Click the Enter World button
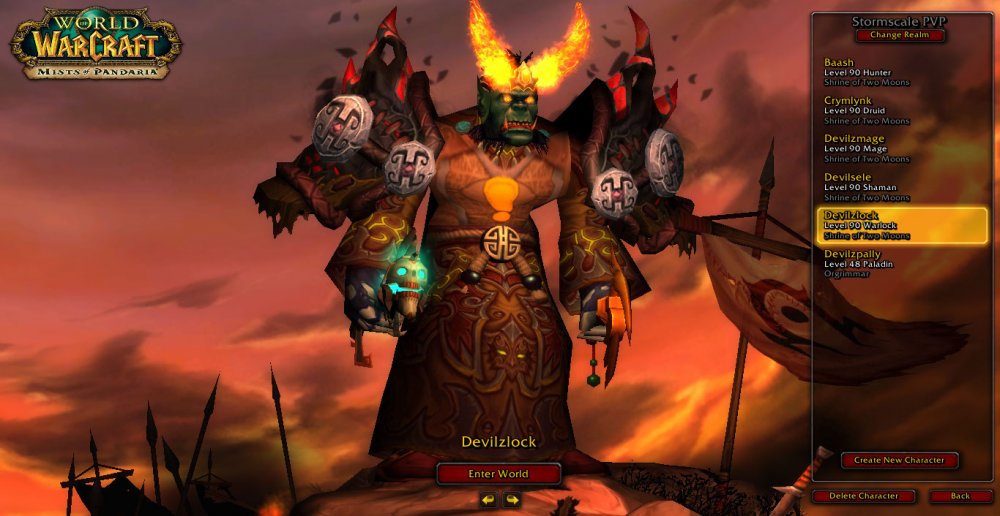The width and height of the screenshot is (1000, 516). pos(498,473)
